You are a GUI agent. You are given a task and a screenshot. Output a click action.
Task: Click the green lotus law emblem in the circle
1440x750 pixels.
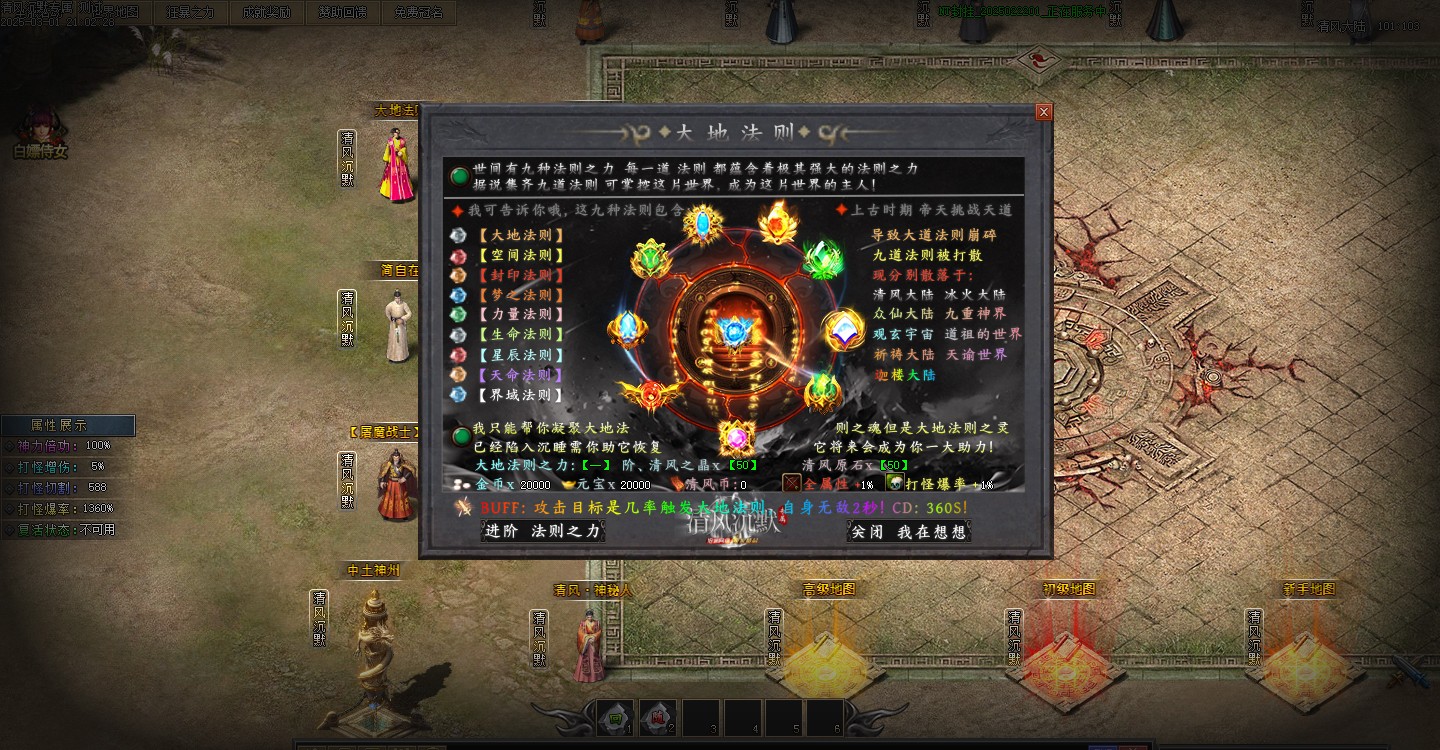(x=648, y=258)
